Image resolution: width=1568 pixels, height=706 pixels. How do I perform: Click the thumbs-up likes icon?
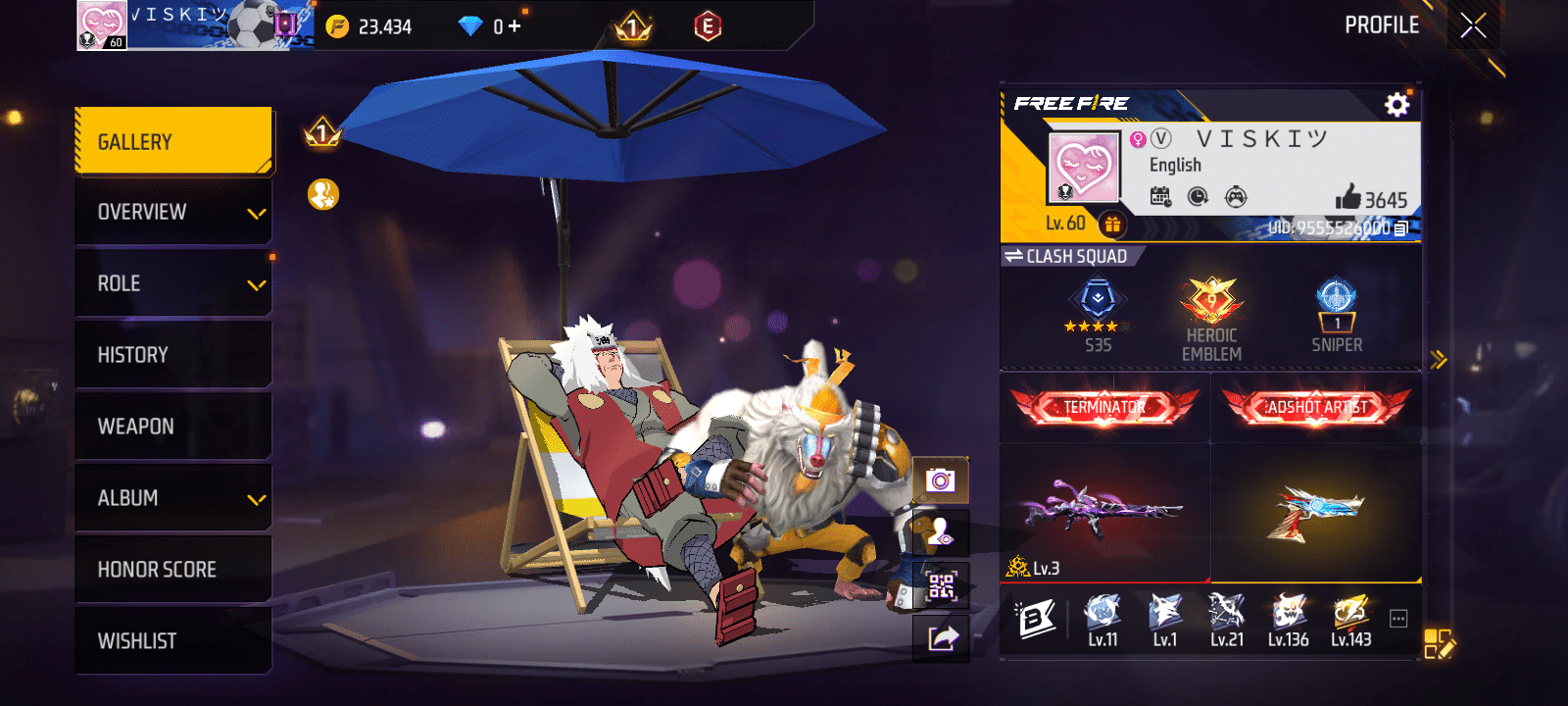click(1348, 198)
